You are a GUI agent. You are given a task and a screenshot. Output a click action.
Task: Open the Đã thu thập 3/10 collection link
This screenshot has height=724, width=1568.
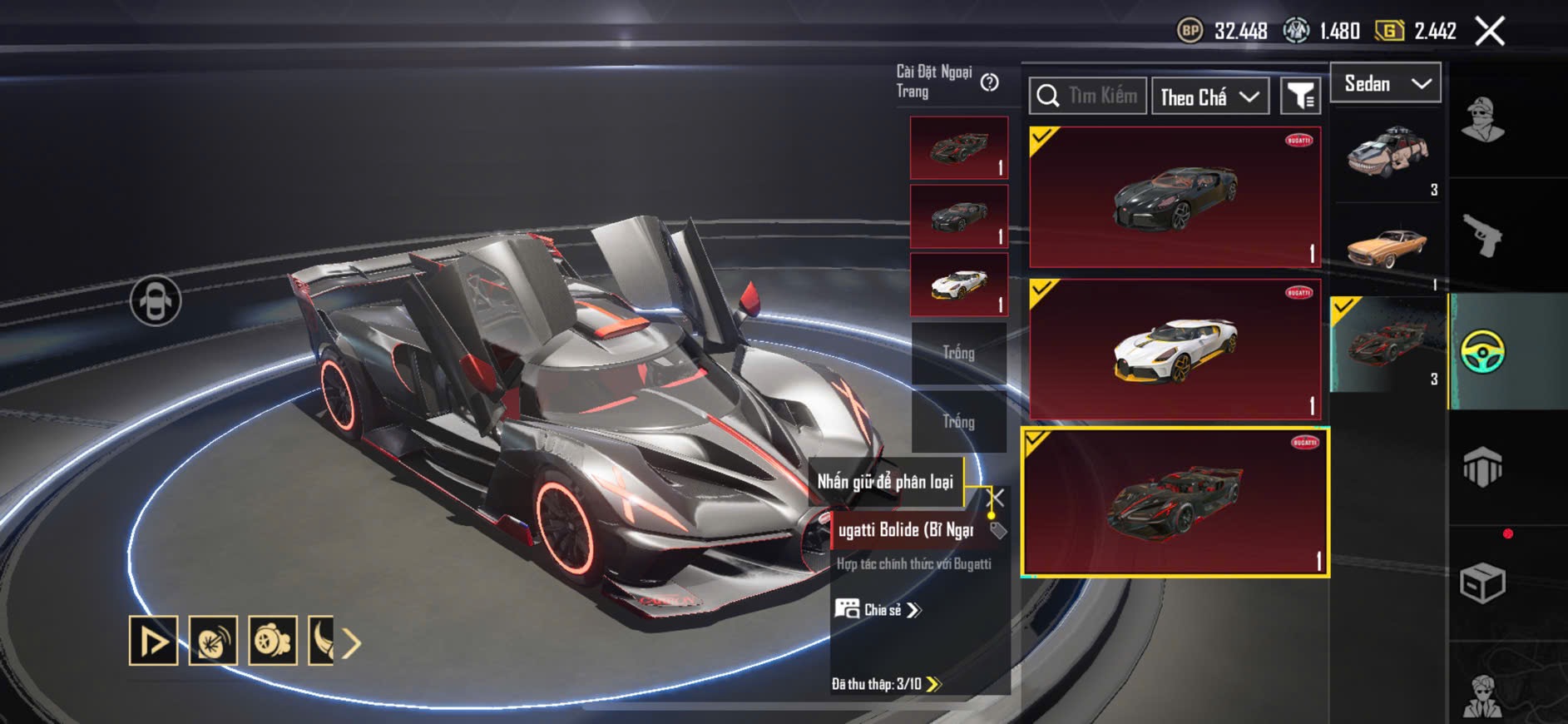click(886, 684)
